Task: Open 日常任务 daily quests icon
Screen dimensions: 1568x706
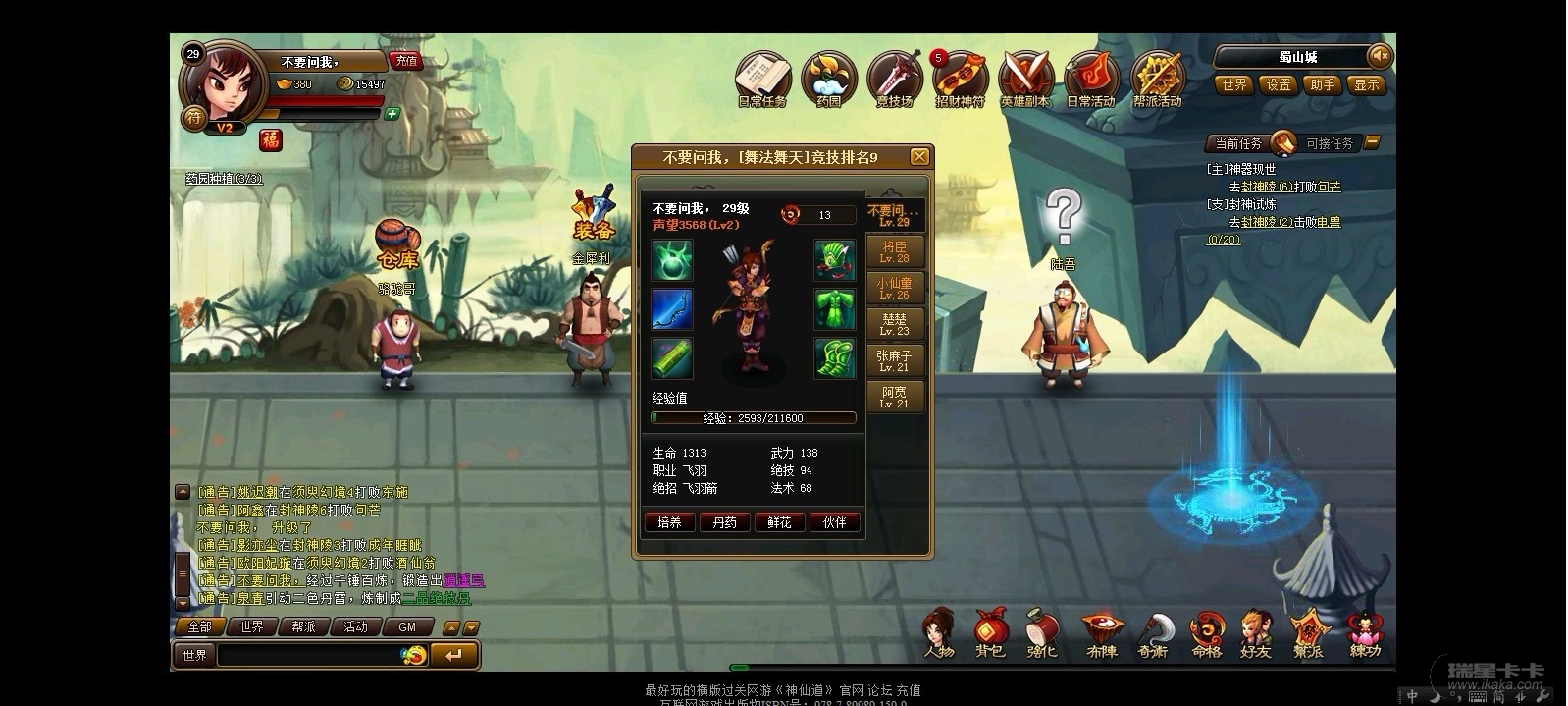Action: [762, 77]
